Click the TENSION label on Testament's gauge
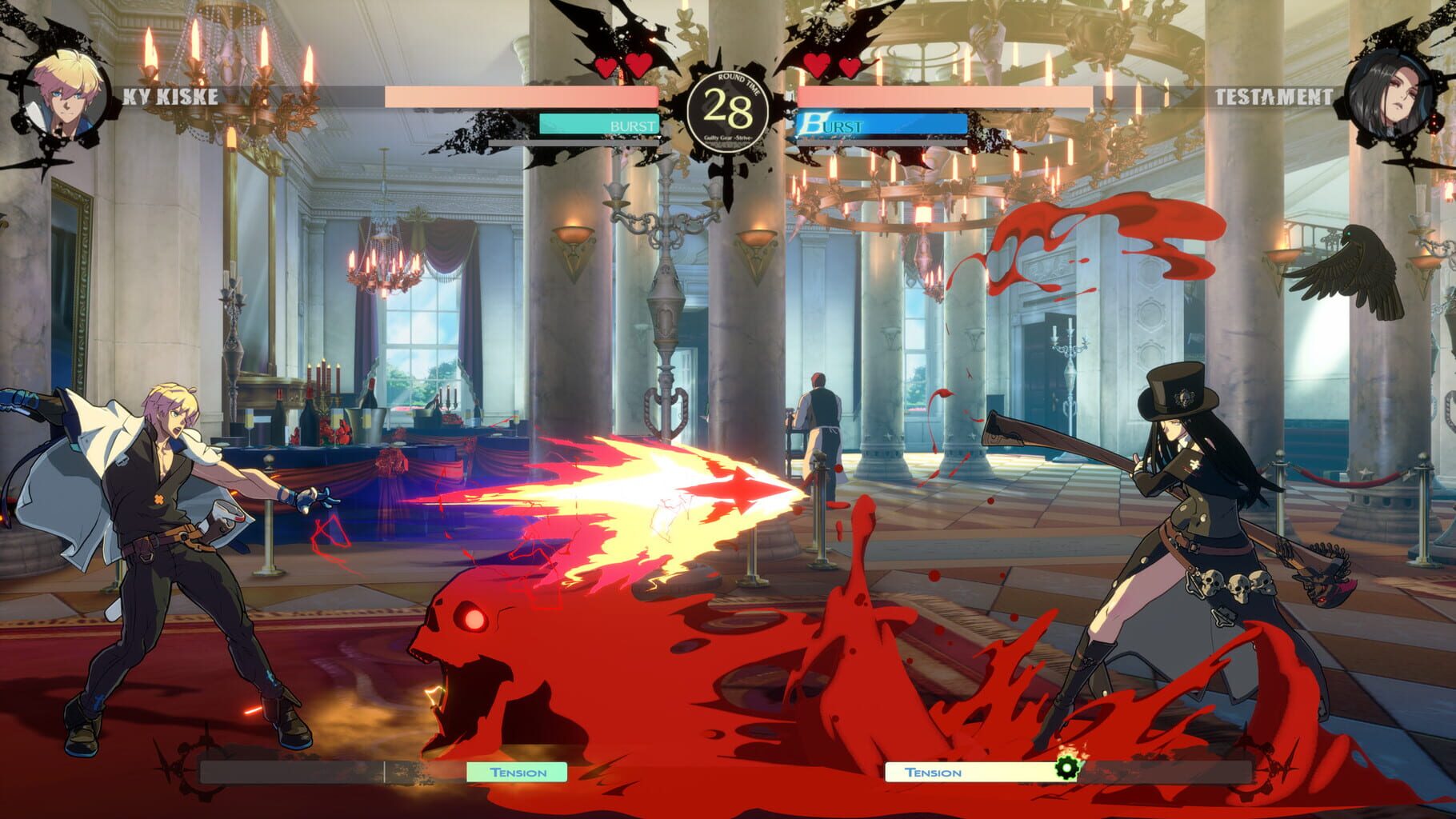Viewport: 1456px width, 819px height. (931, 773)
